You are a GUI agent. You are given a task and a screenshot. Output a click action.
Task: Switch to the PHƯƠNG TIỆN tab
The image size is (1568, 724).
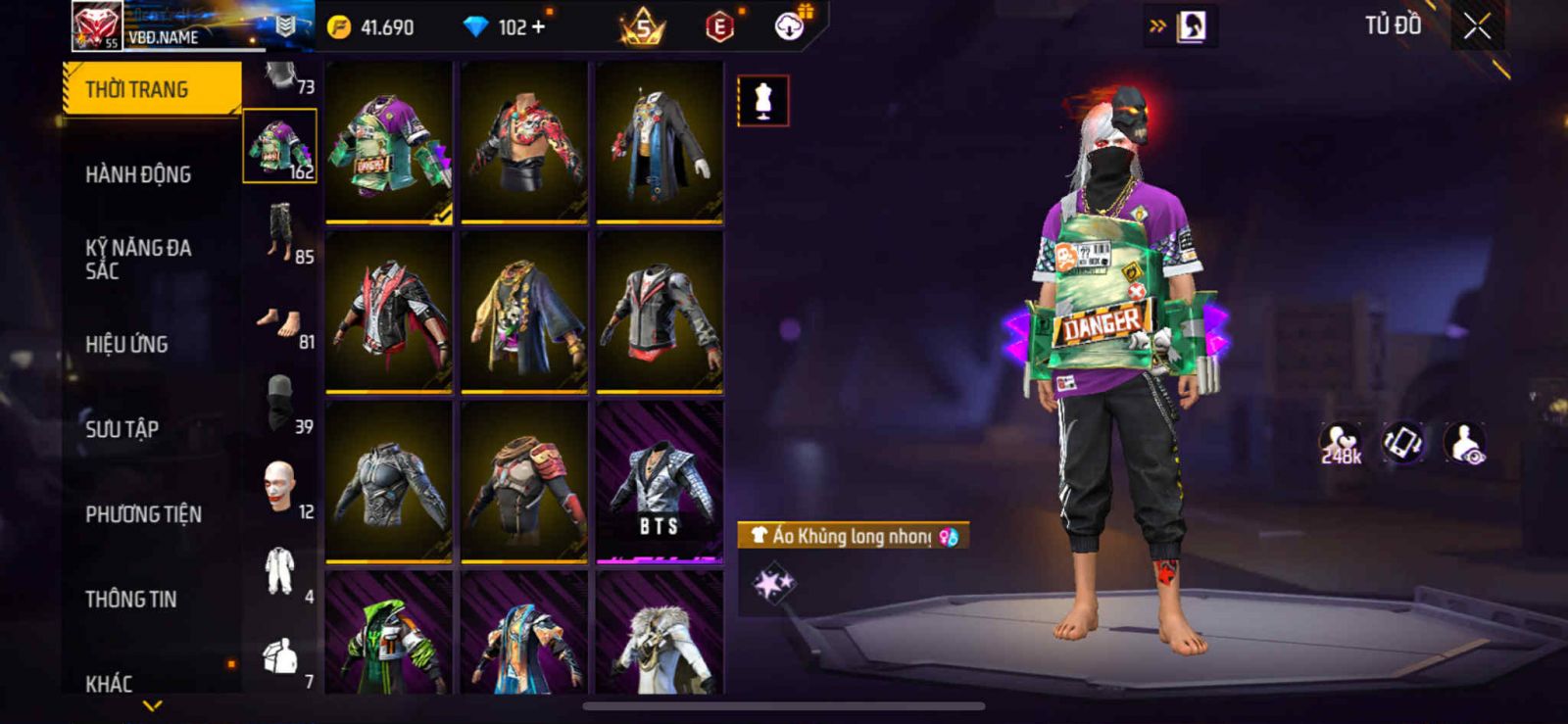[x=143, y=514]
